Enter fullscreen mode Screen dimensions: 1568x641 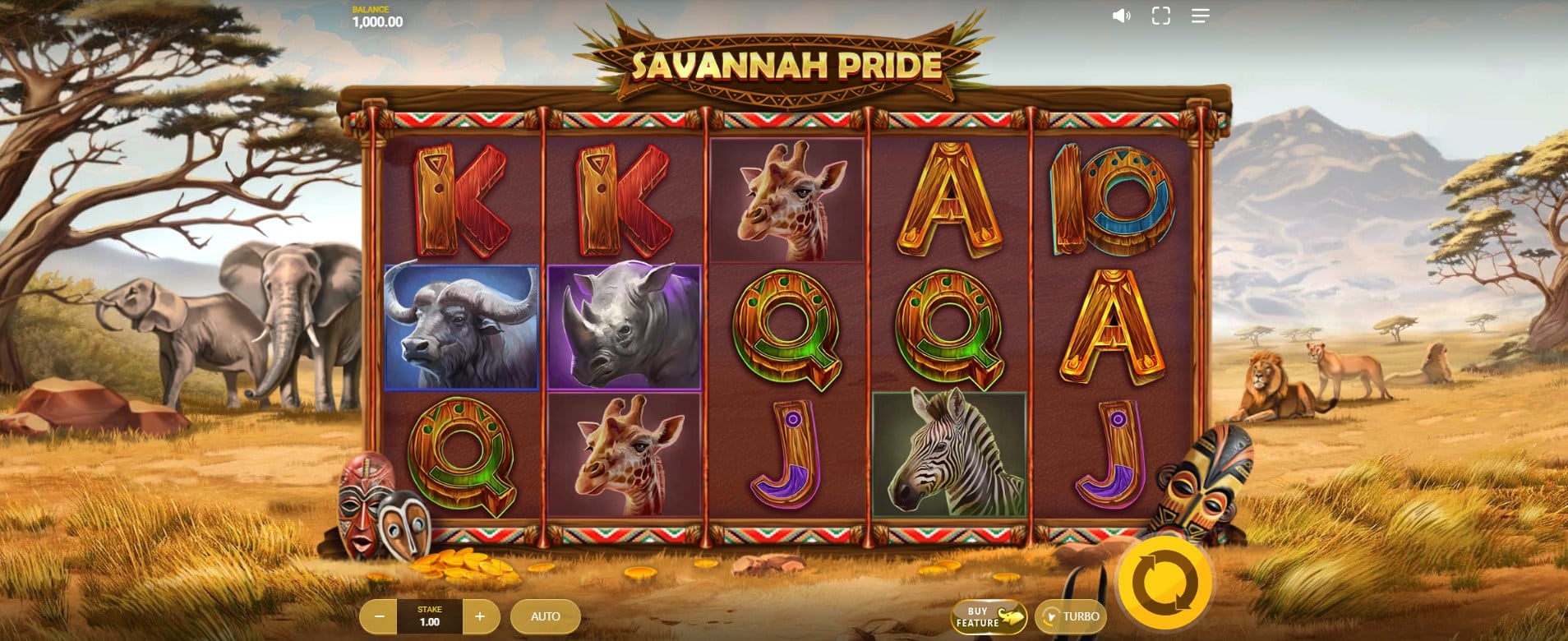click(1160, 16)
